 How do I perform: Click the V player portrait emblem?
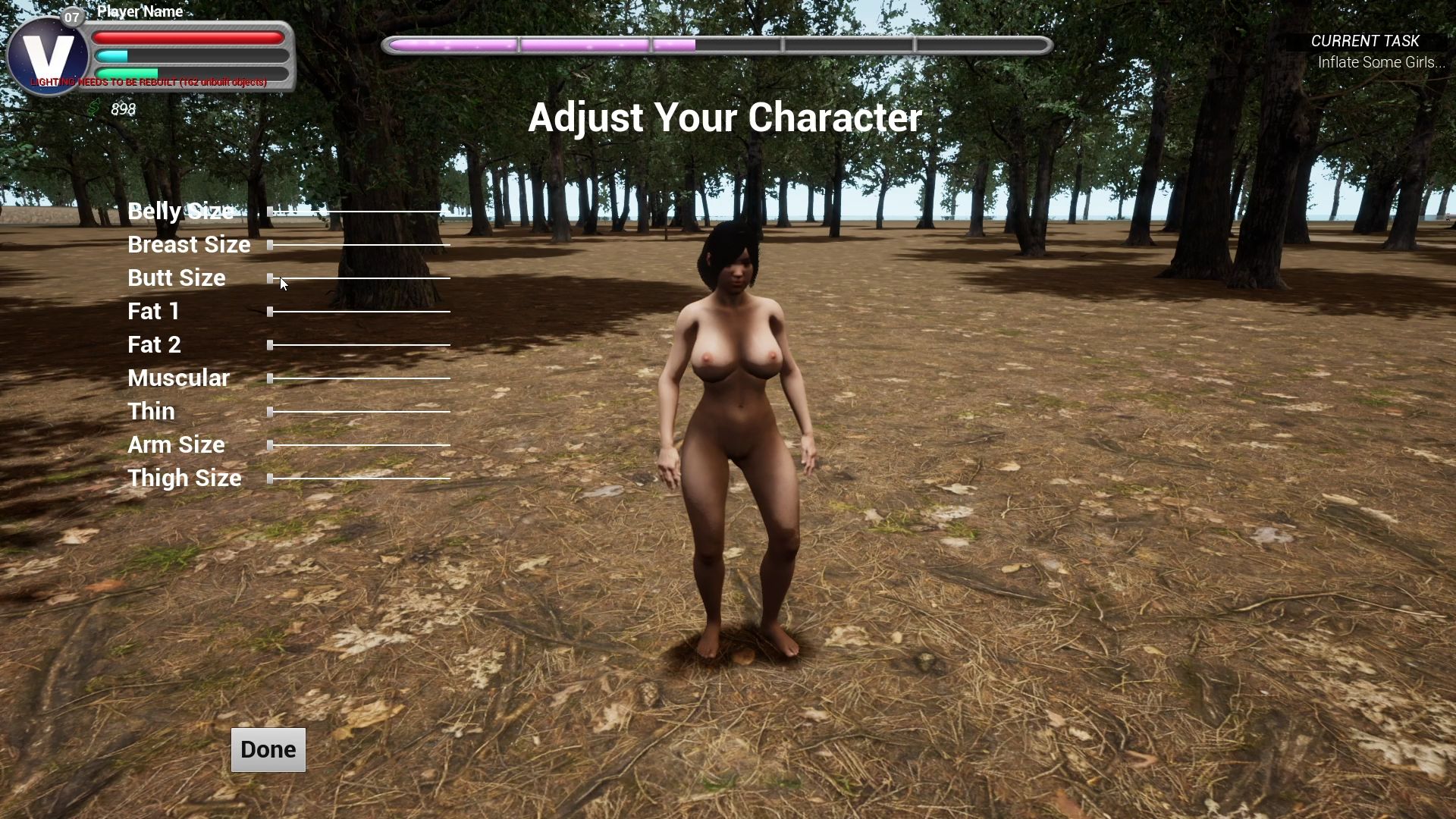click(x=47, y=56)
